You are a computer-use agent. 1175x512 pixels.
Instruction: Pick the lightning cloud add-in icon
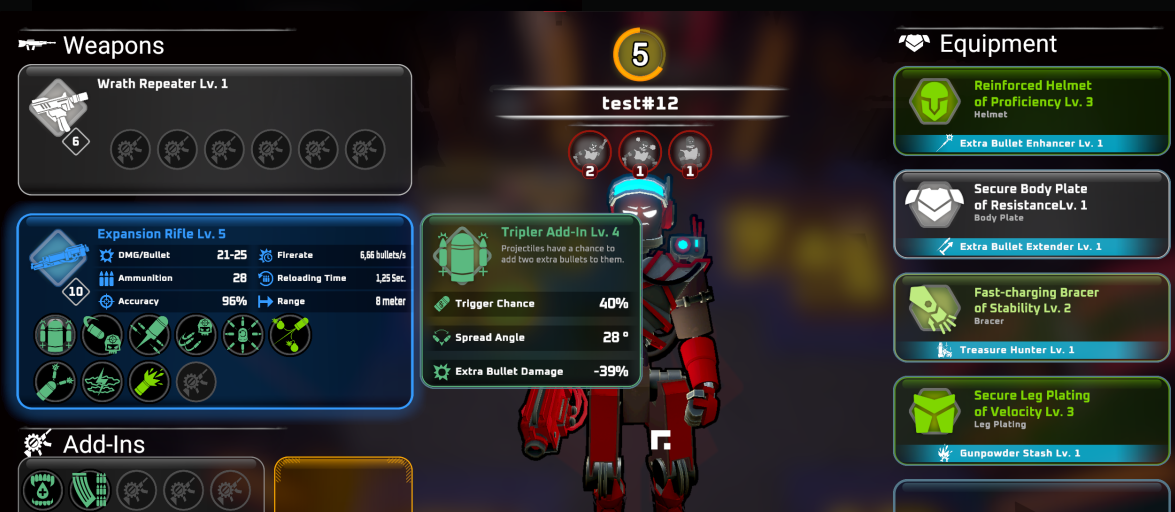coord(102,382)
